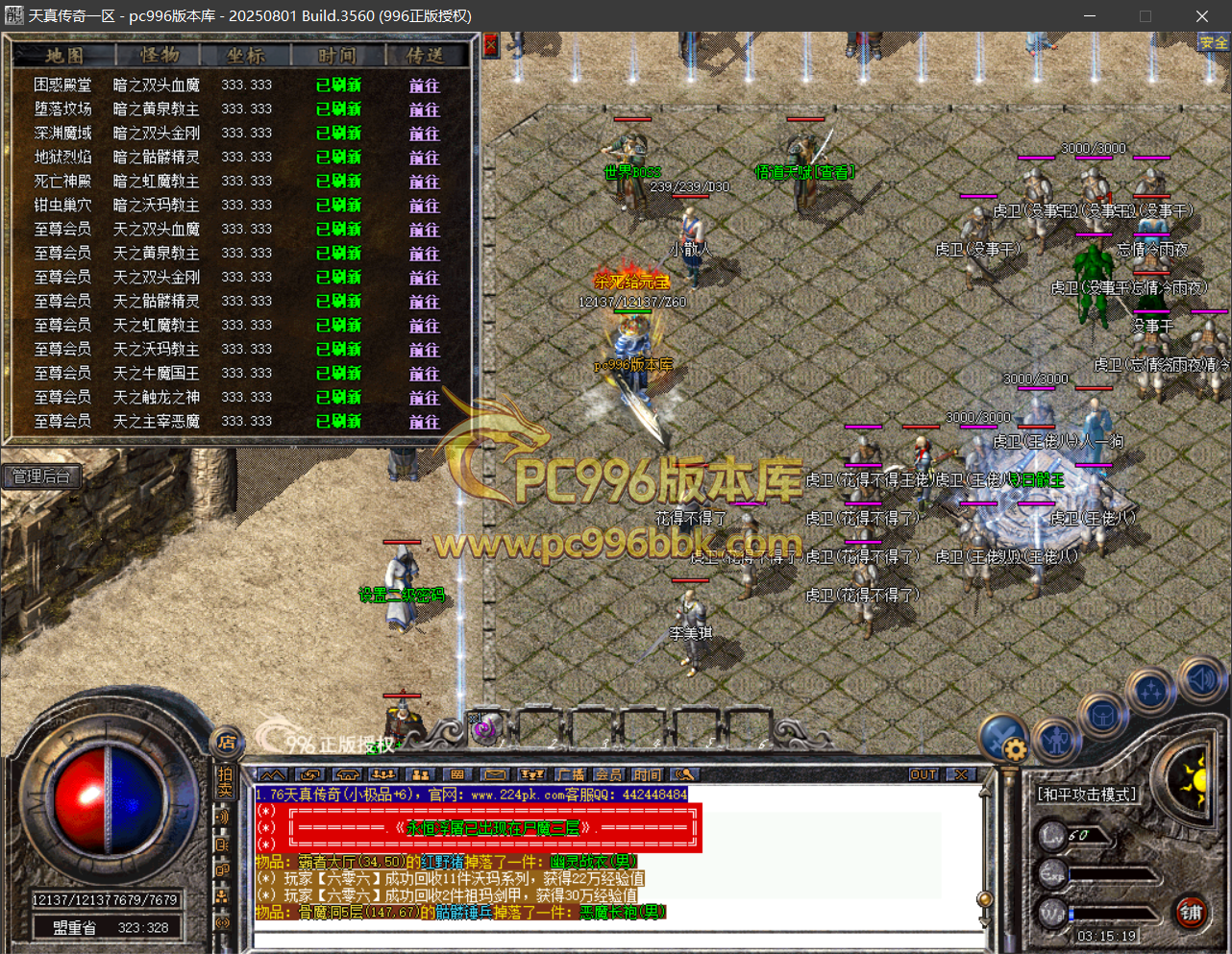Open the crossed swords settings gear

1004,739
